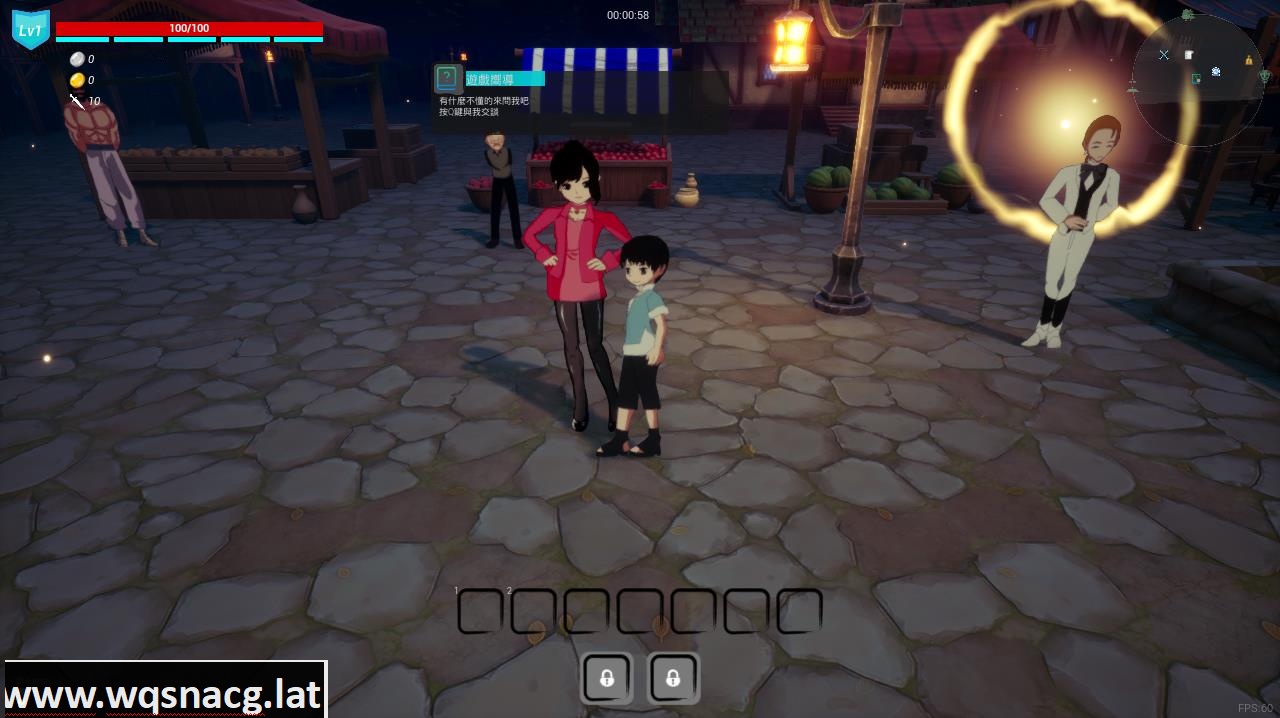The height and width of the screenshot is (718, 1280).
Task: Click the sword attack stat icon
Action: click(x=77, y=101)
